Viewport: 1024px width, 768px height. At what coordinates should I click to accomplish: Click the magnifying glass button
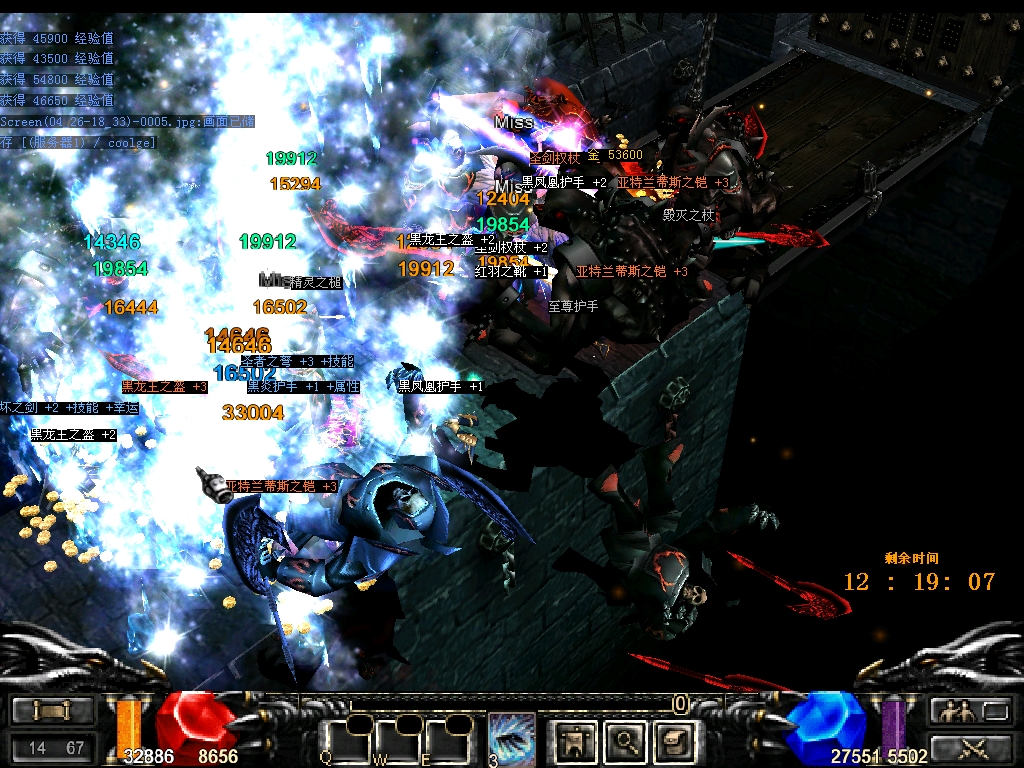pyautogui.click(x=625, y=741)
